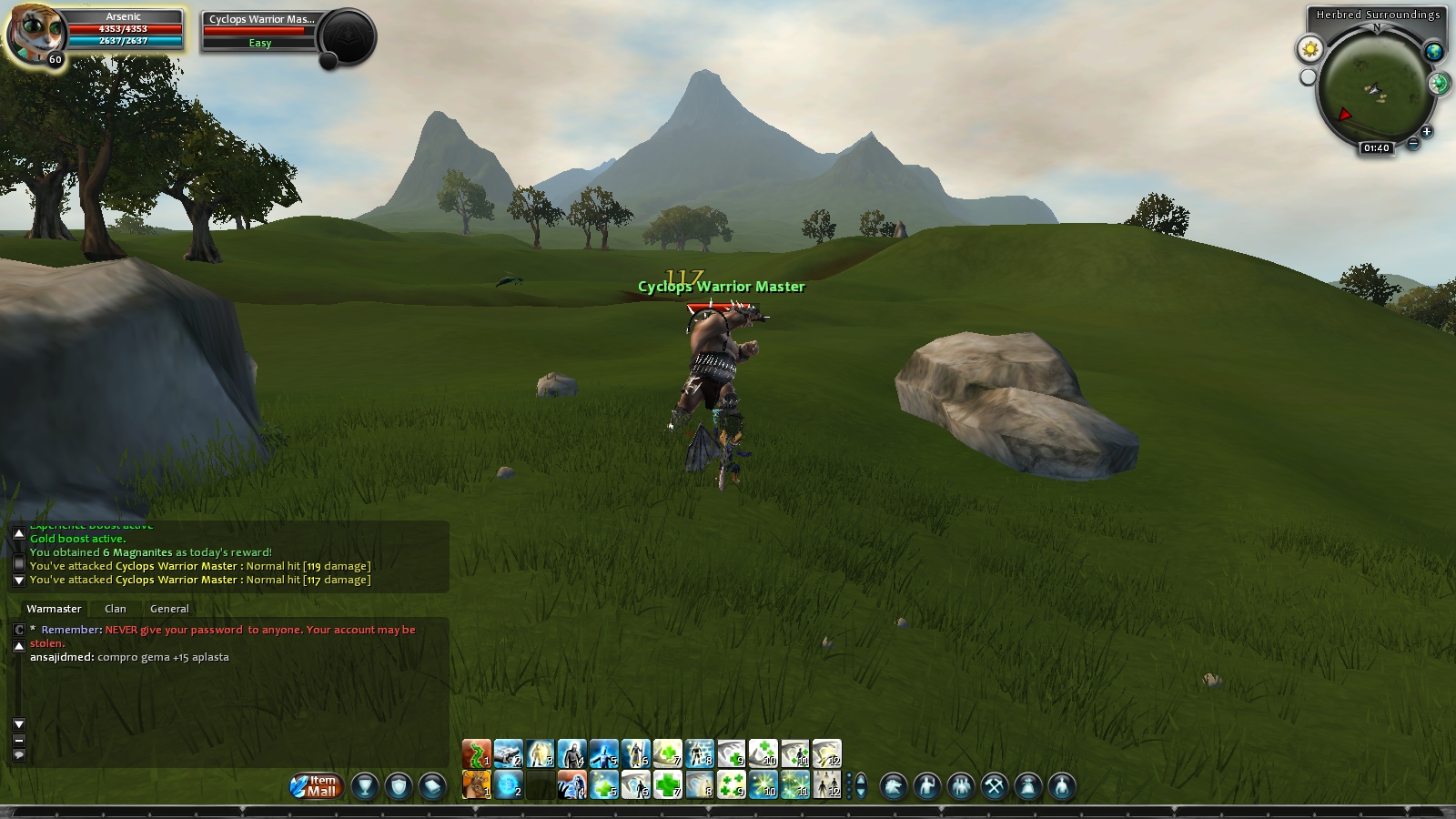Open the world map globe icon
1456x819 pixels.
click(1434, 52)
